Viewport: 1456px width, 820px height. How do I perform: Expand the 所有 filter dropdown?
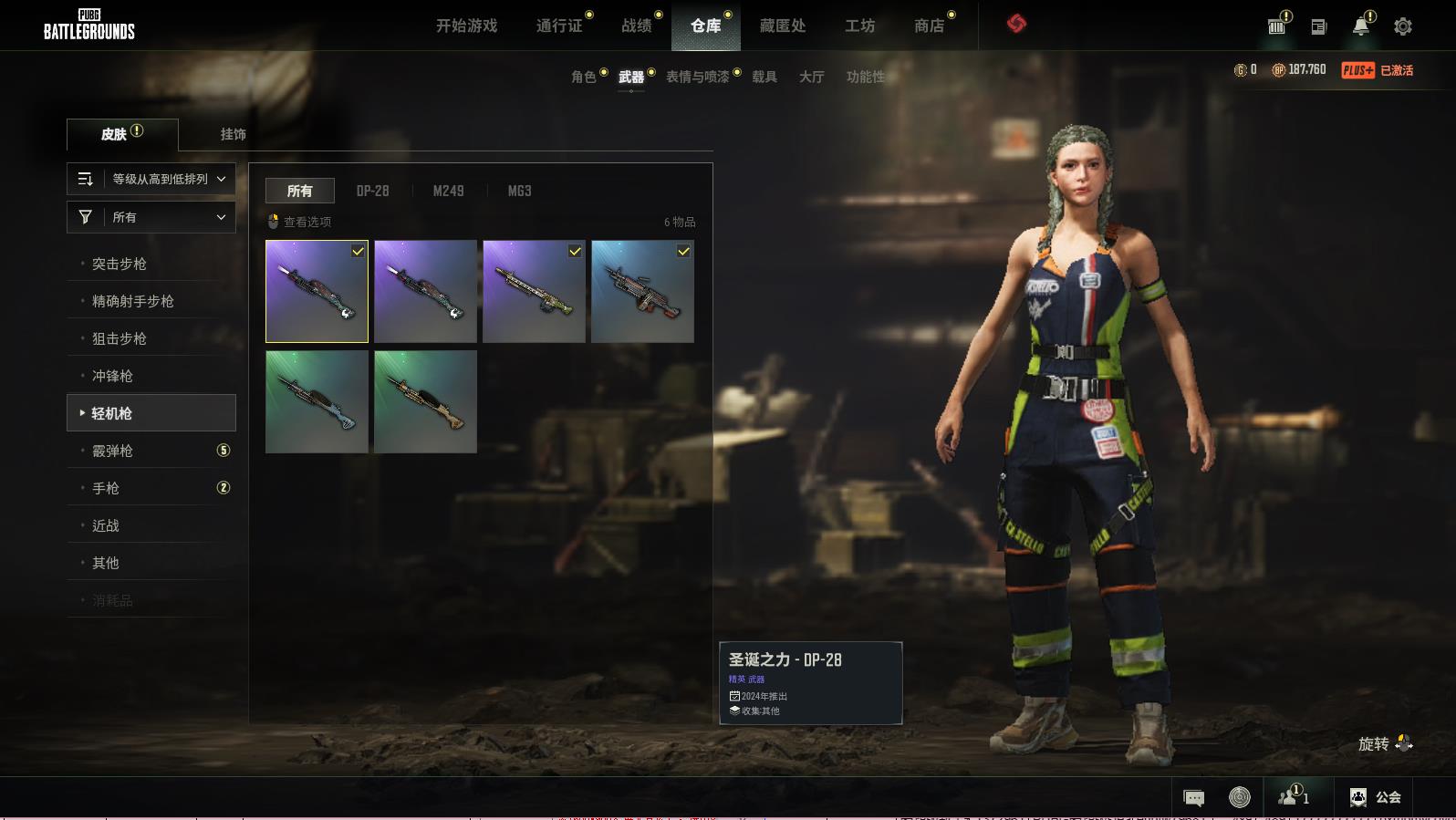(x=151, y=217)
